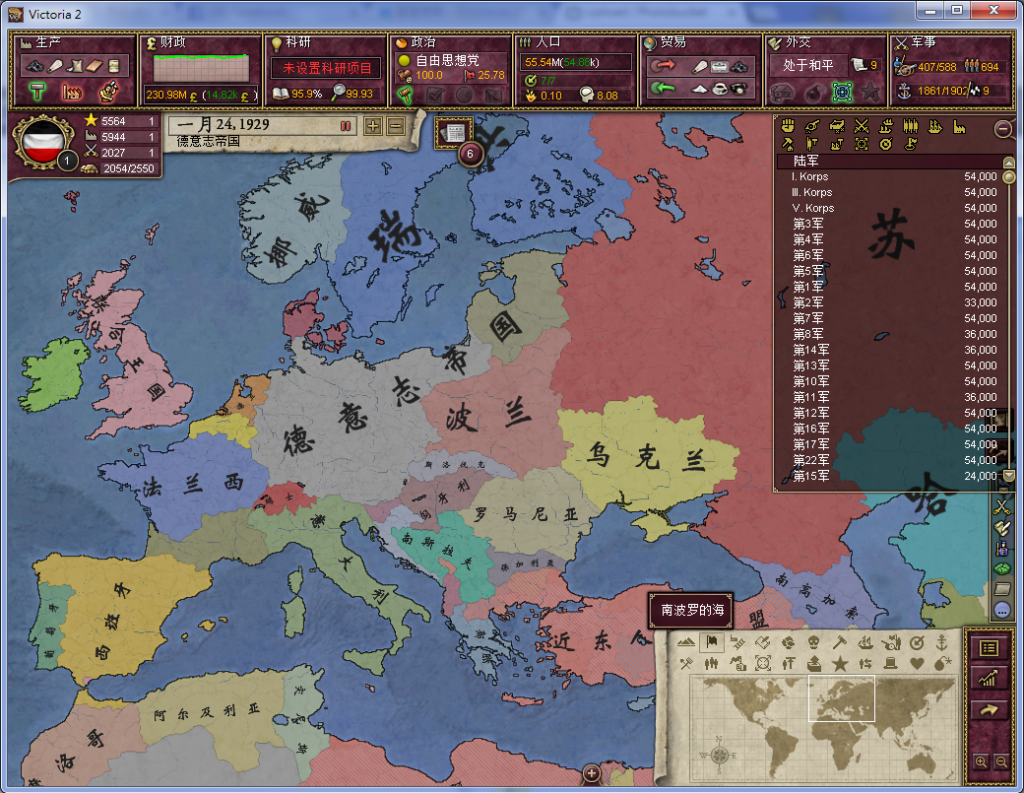The image size is (1024, 793).
Task: Click the 未设置科研项目 research button
Action: tap(325, 68)
